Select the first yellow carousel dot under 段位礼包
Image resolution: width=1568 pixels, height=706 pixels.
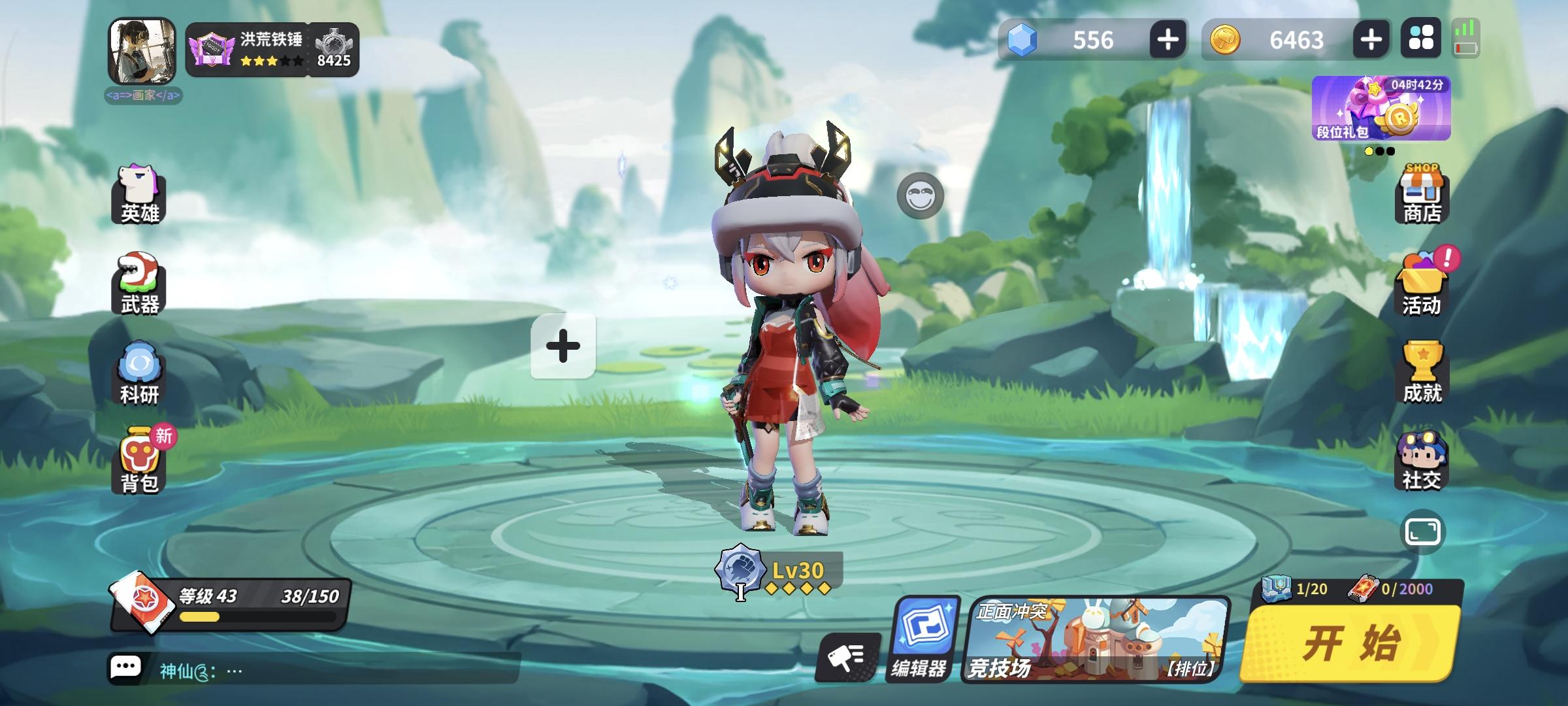click(x=1370, y=152)
